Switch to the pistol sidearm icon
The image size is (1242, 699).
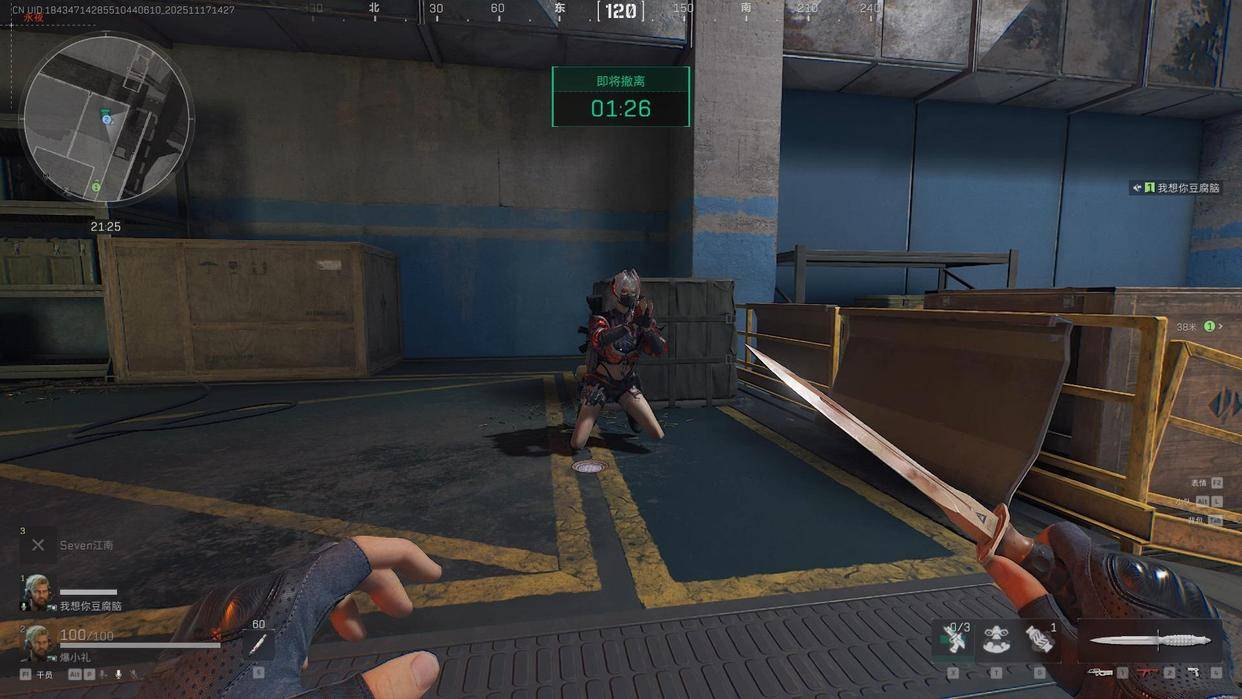[x=1193, y=672]
